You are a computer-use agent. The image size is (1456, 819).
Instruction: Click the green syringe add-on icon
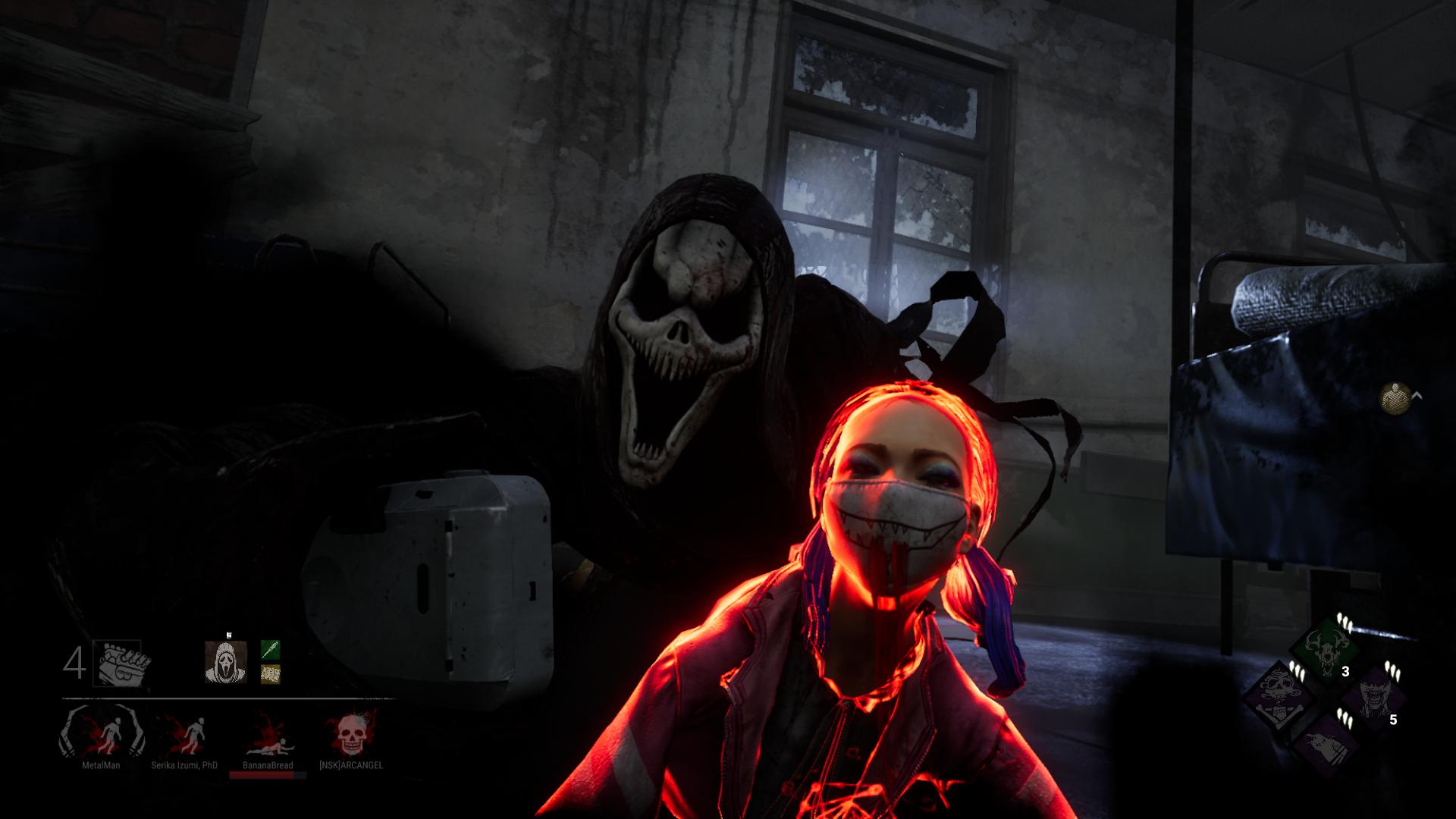click(270, 651)
